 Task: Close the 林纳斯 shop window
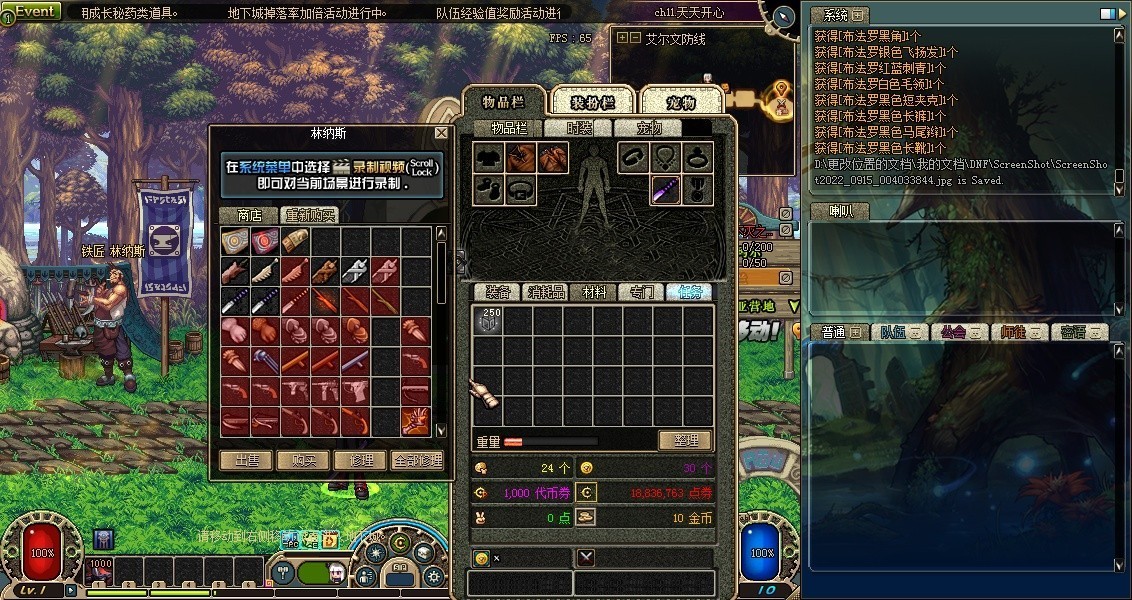click(441, 133)
